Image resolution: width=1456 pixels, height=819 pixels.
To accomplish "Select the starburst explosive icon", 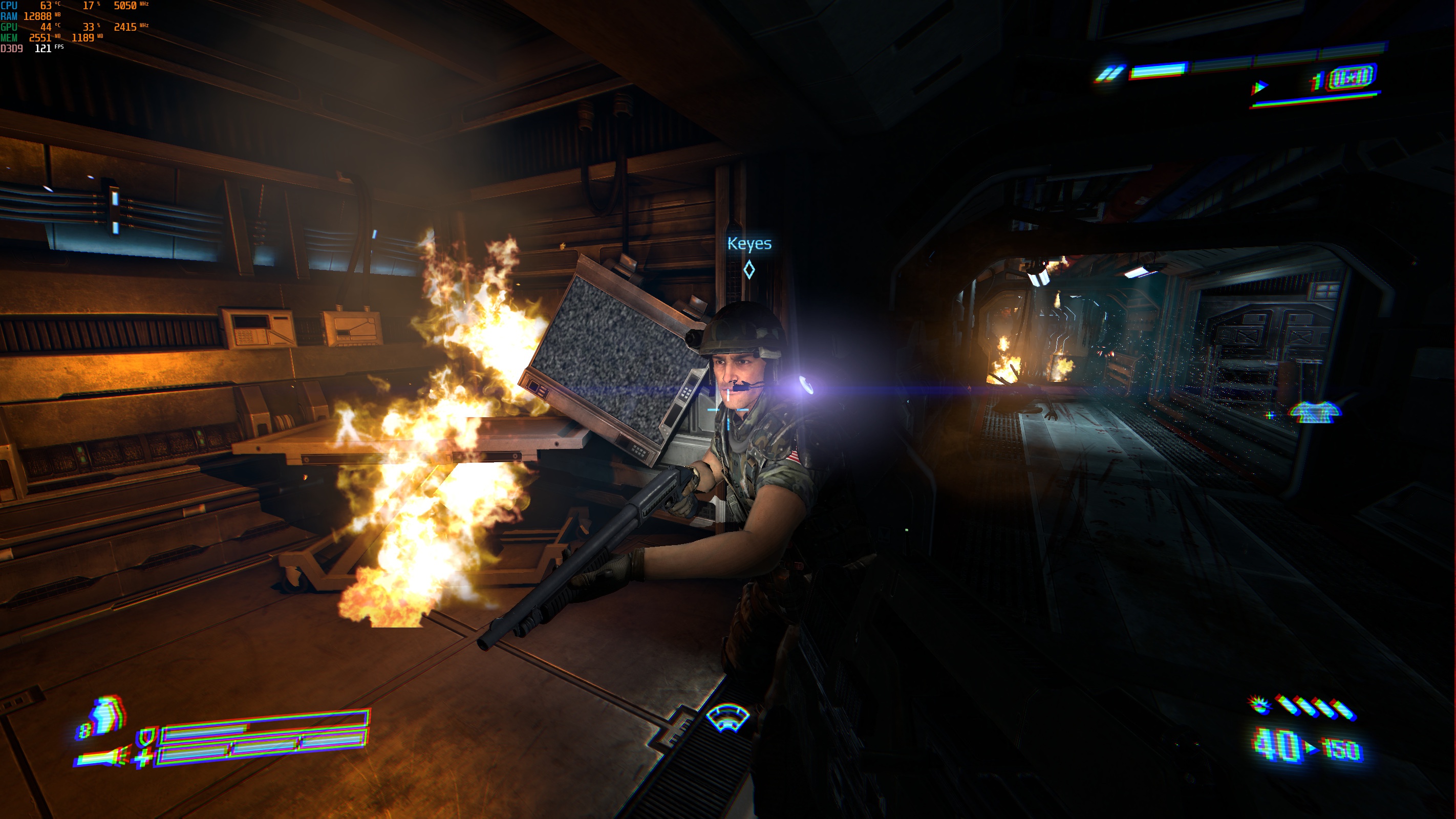I will coord(1259,705).
